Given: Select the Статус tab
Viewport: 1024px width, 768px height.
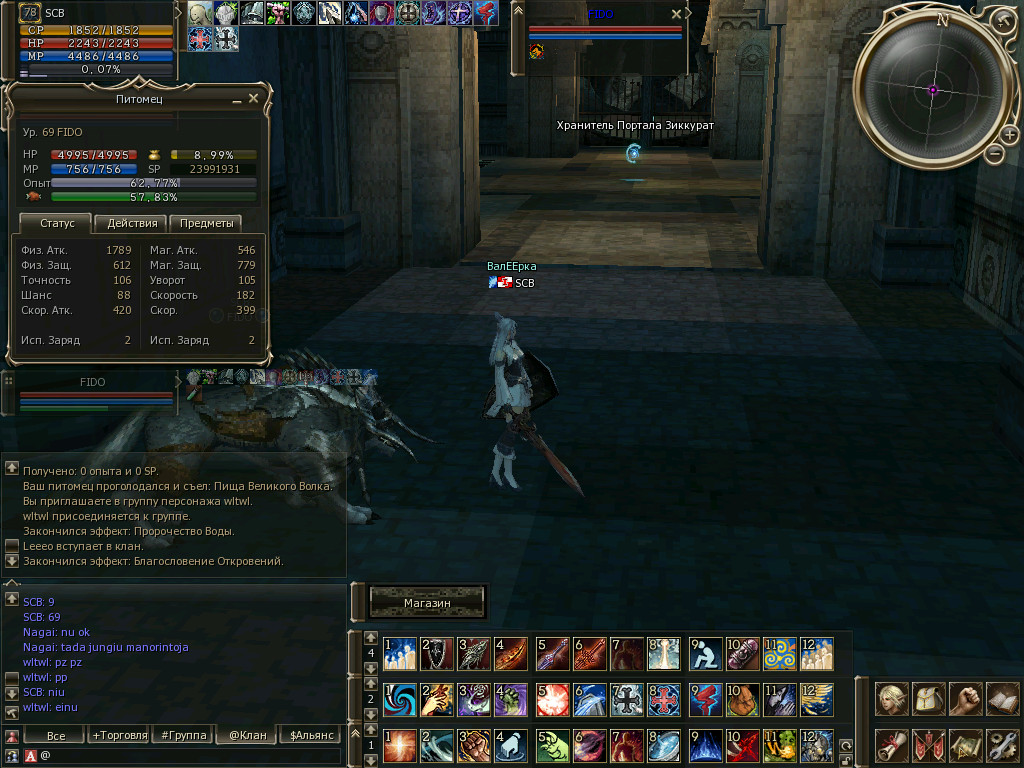Looking at the screenshot, I should 57,223.
